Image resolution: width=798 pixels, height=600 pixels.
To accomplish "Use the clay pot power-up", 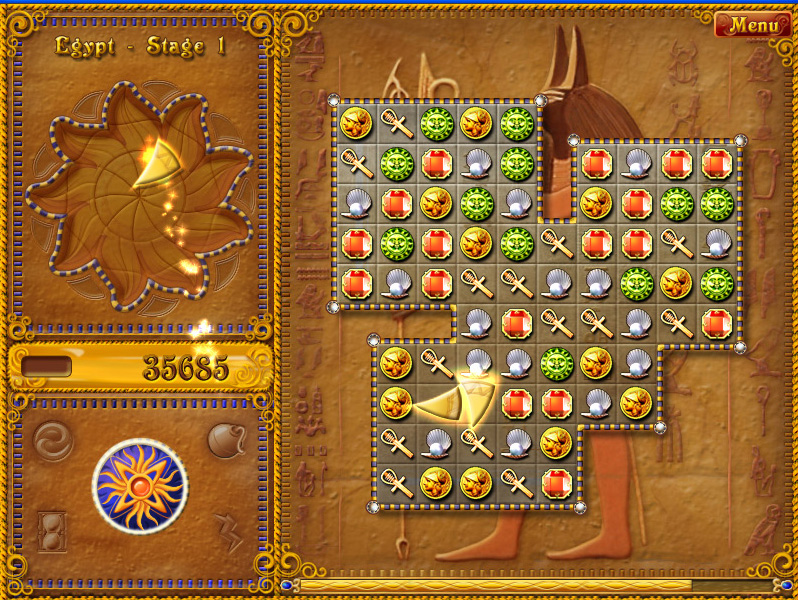I will click(x=226, y=439).
